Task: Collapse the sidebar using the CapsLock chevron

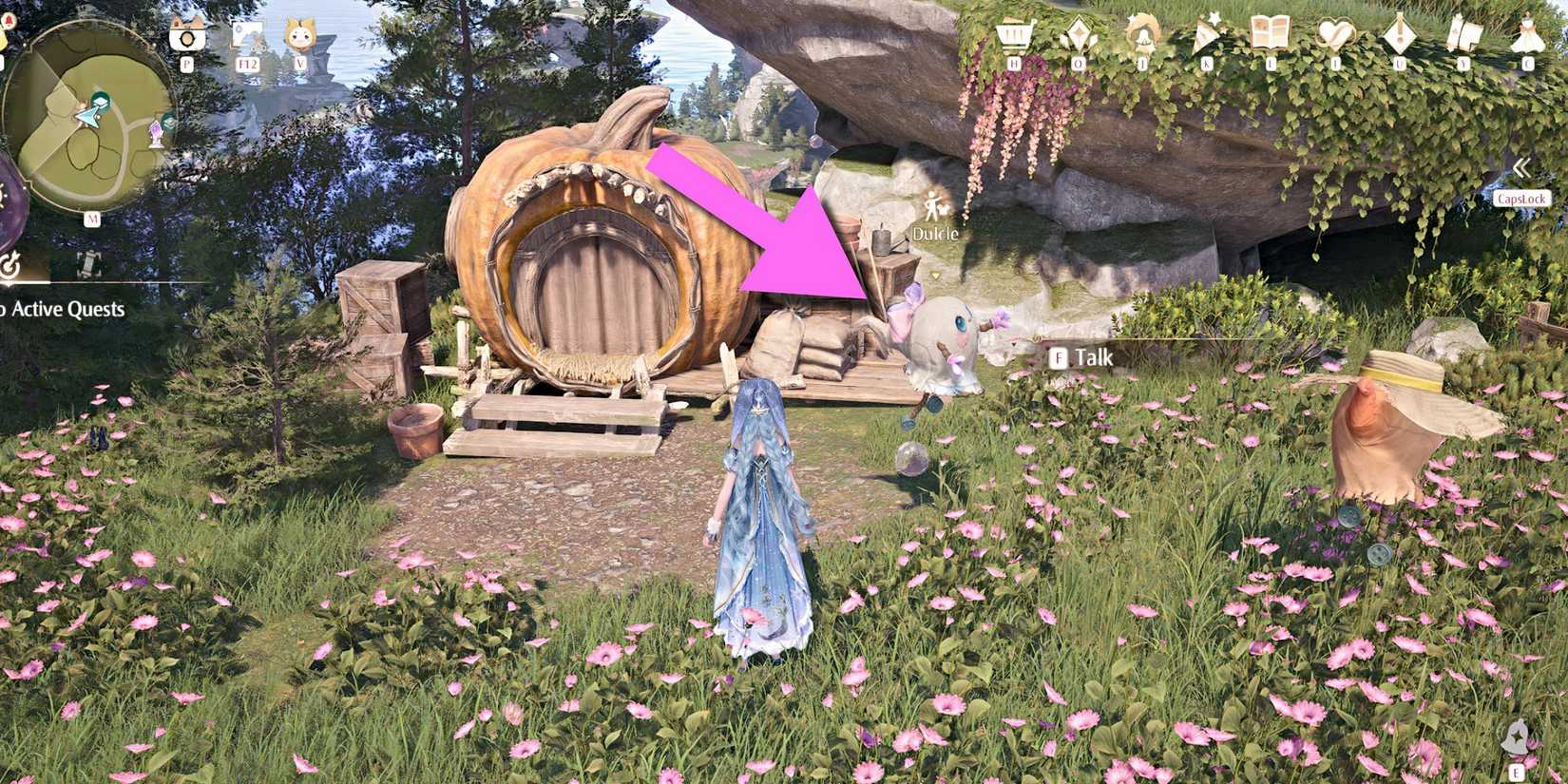Action: tap(1520, 171)
